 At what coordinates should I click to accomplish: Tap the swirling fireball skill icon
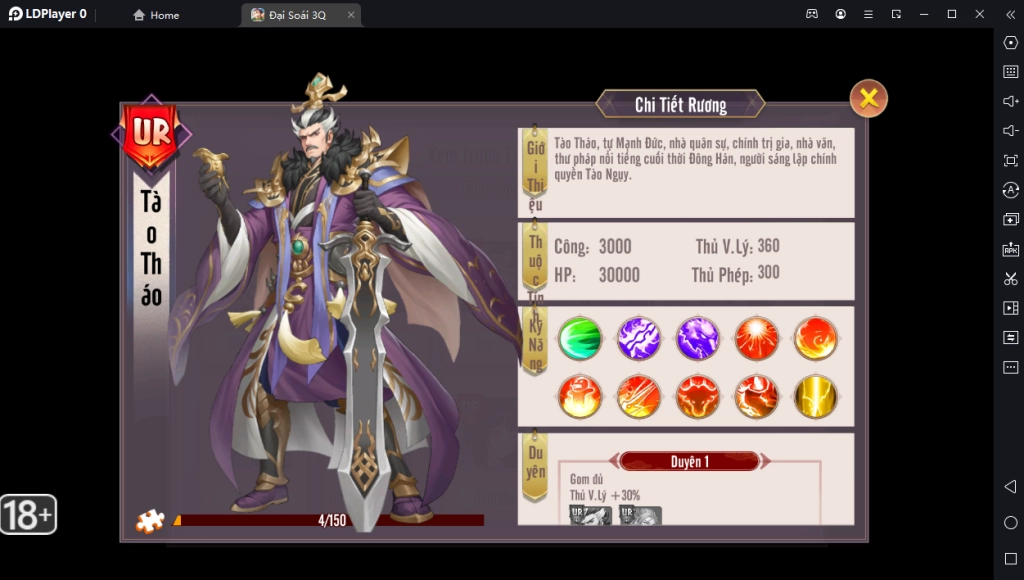point(815,338)
